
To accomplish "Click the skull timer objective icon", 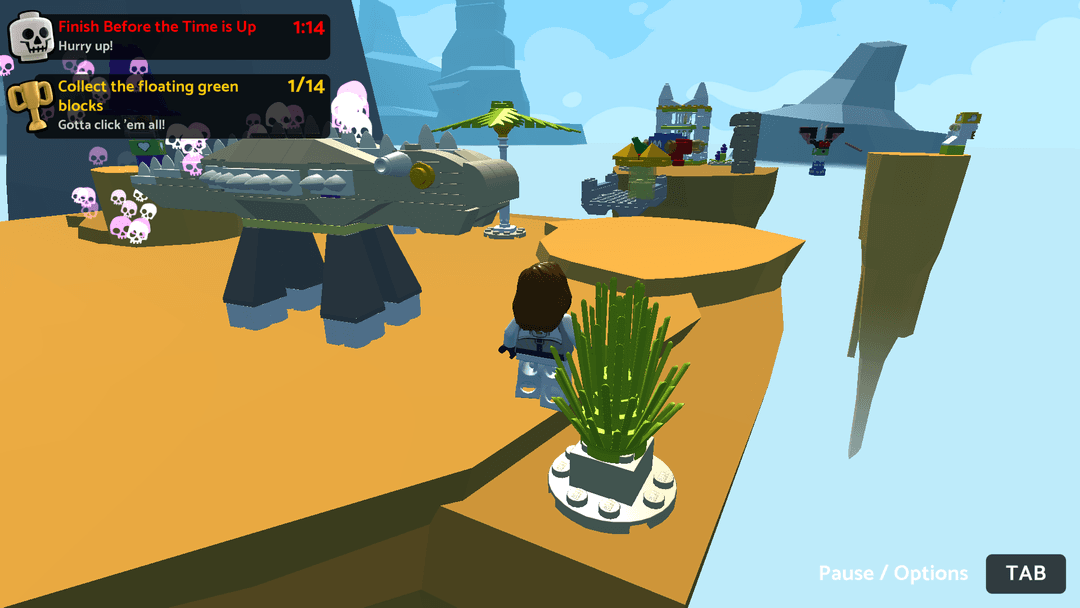I will (31, 37).
